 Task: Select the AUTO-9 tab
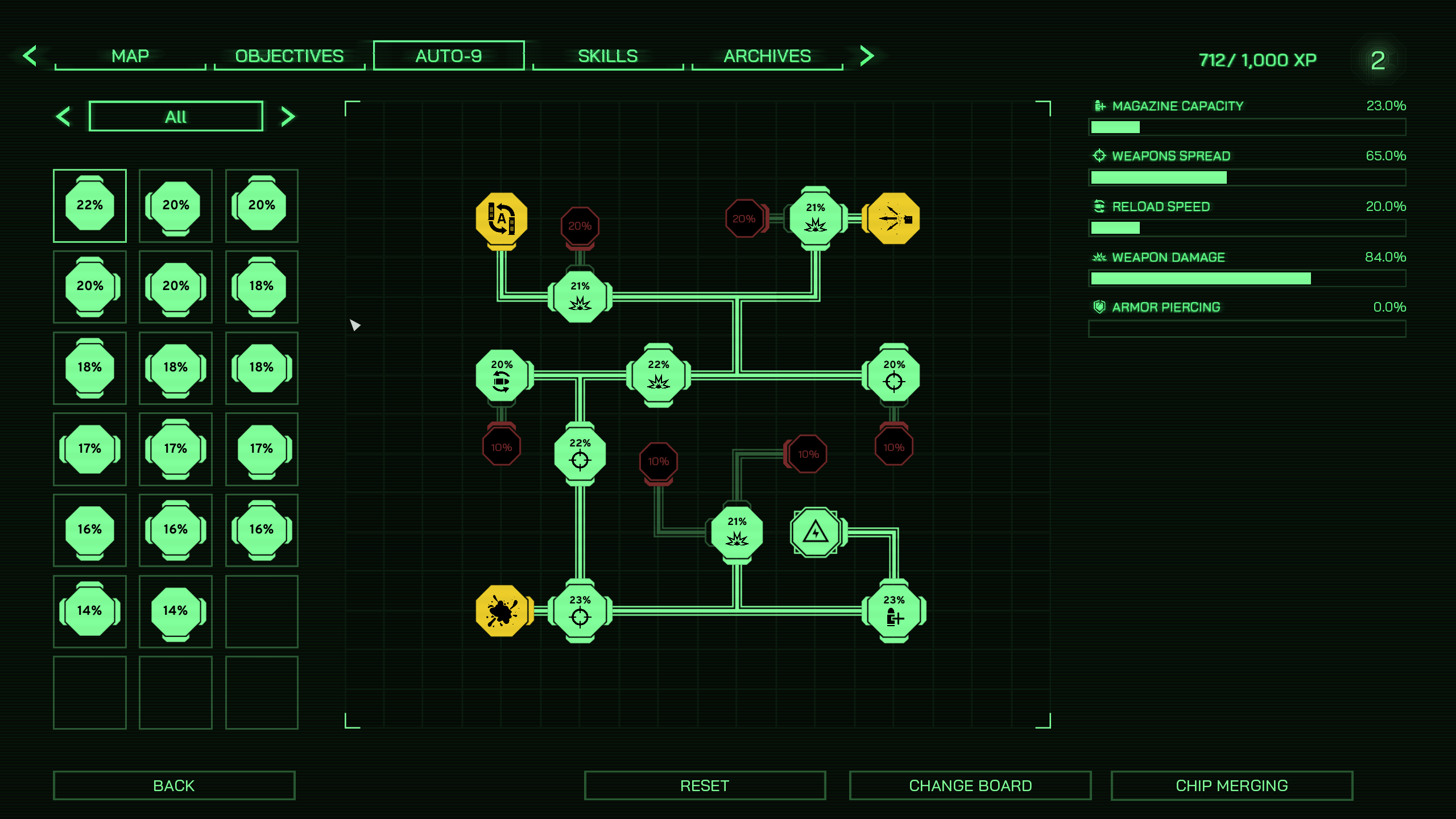tap(449, 56)
